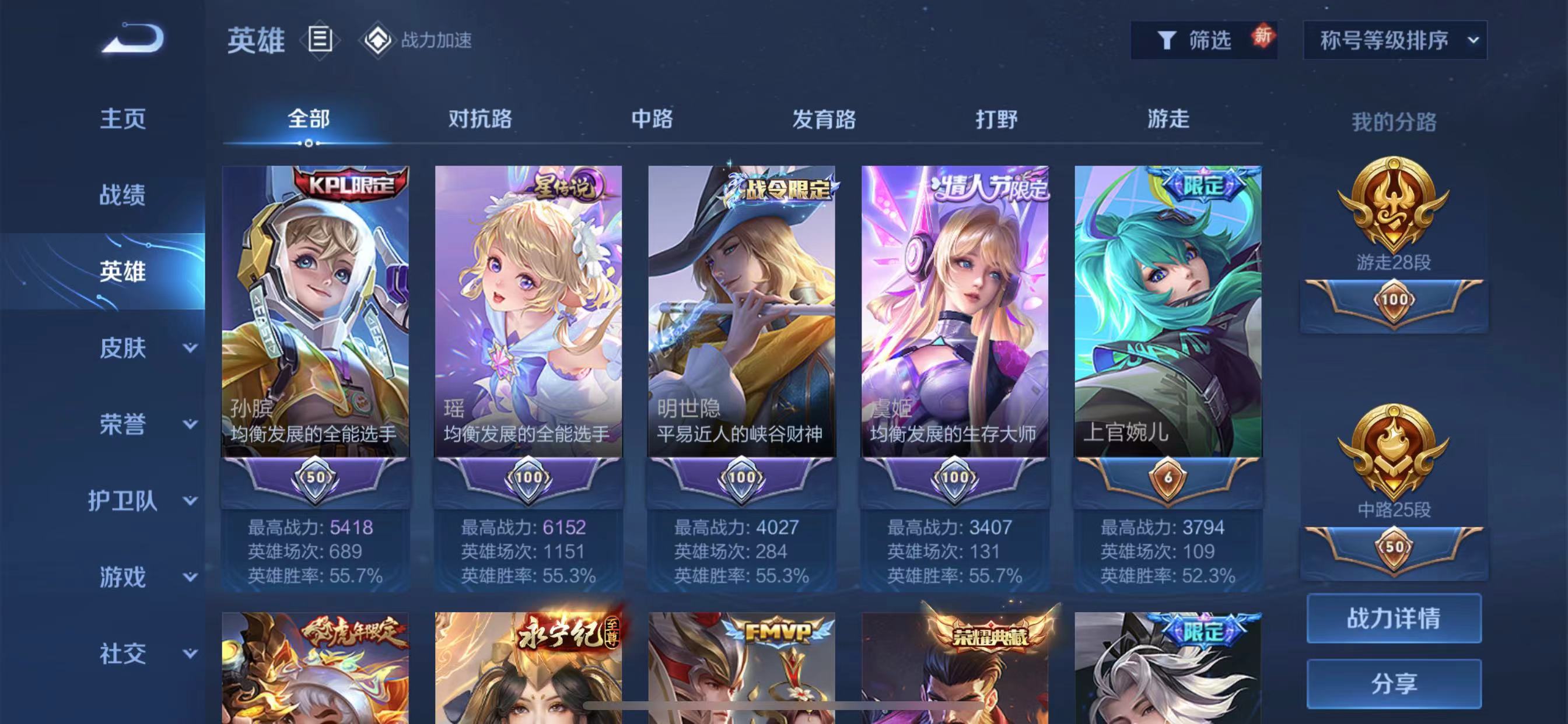
Task: Click the 分享 button
Action: tap(1394, 683)
